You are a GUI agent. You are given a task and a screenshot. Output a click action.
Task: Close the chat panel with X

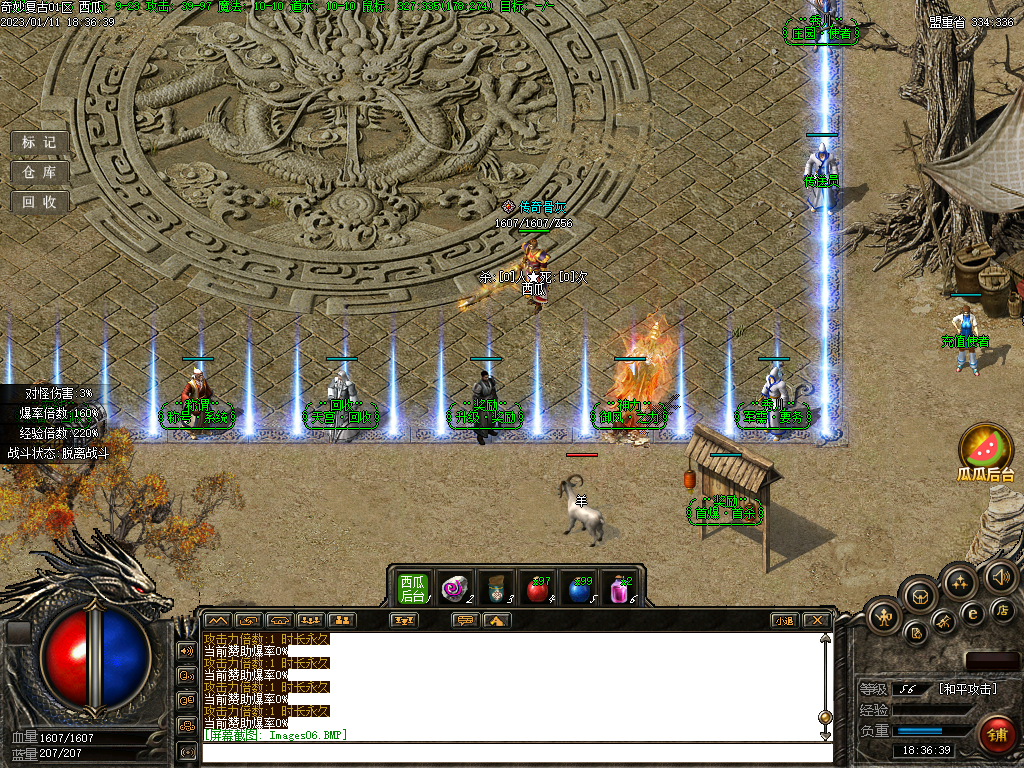[817, 620]
